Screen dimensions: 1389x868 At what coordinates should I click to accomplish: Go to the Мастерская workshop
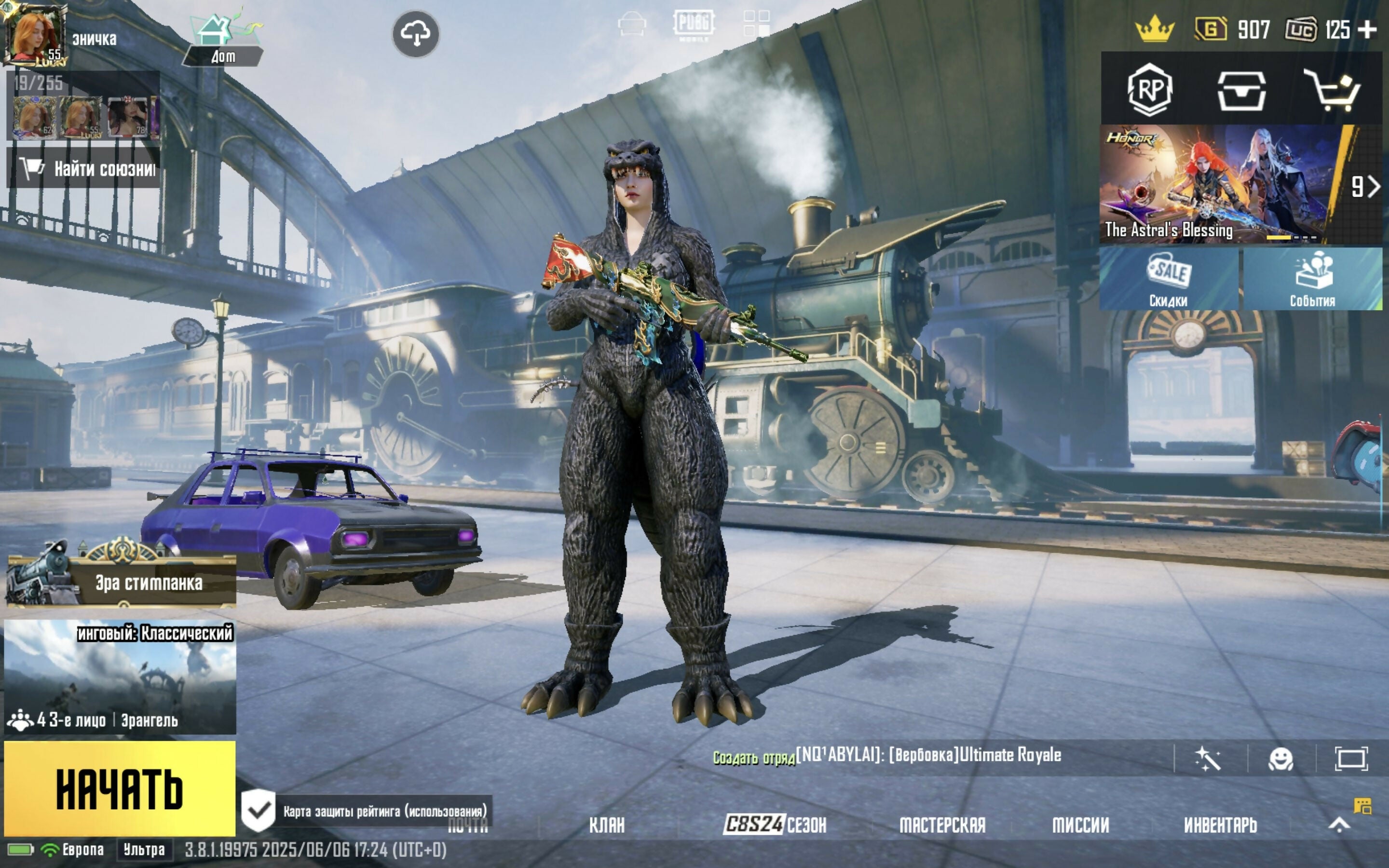[942, 825]
